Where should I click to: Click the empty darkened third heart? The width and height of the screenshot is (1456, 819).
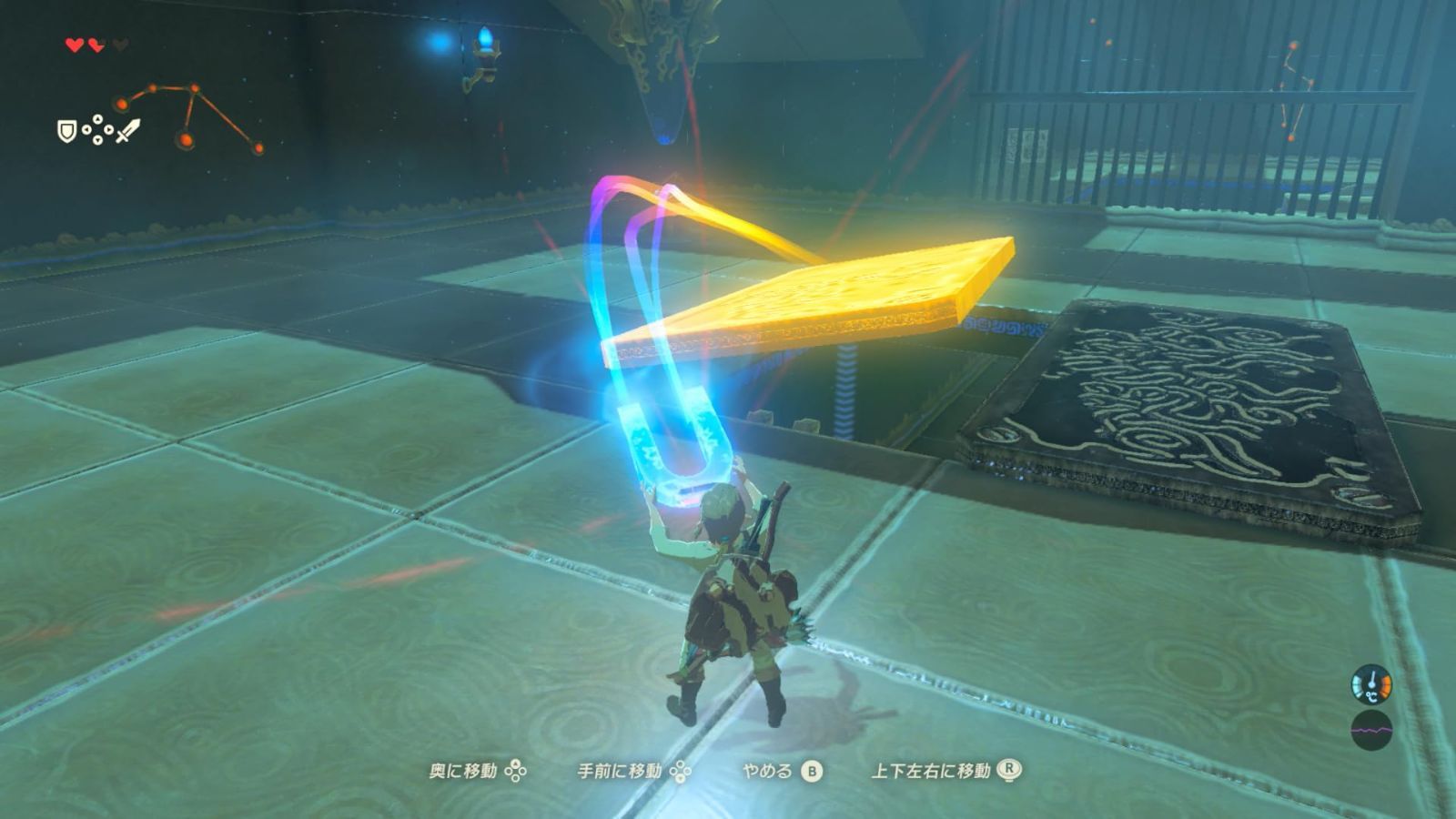(121, 45)
